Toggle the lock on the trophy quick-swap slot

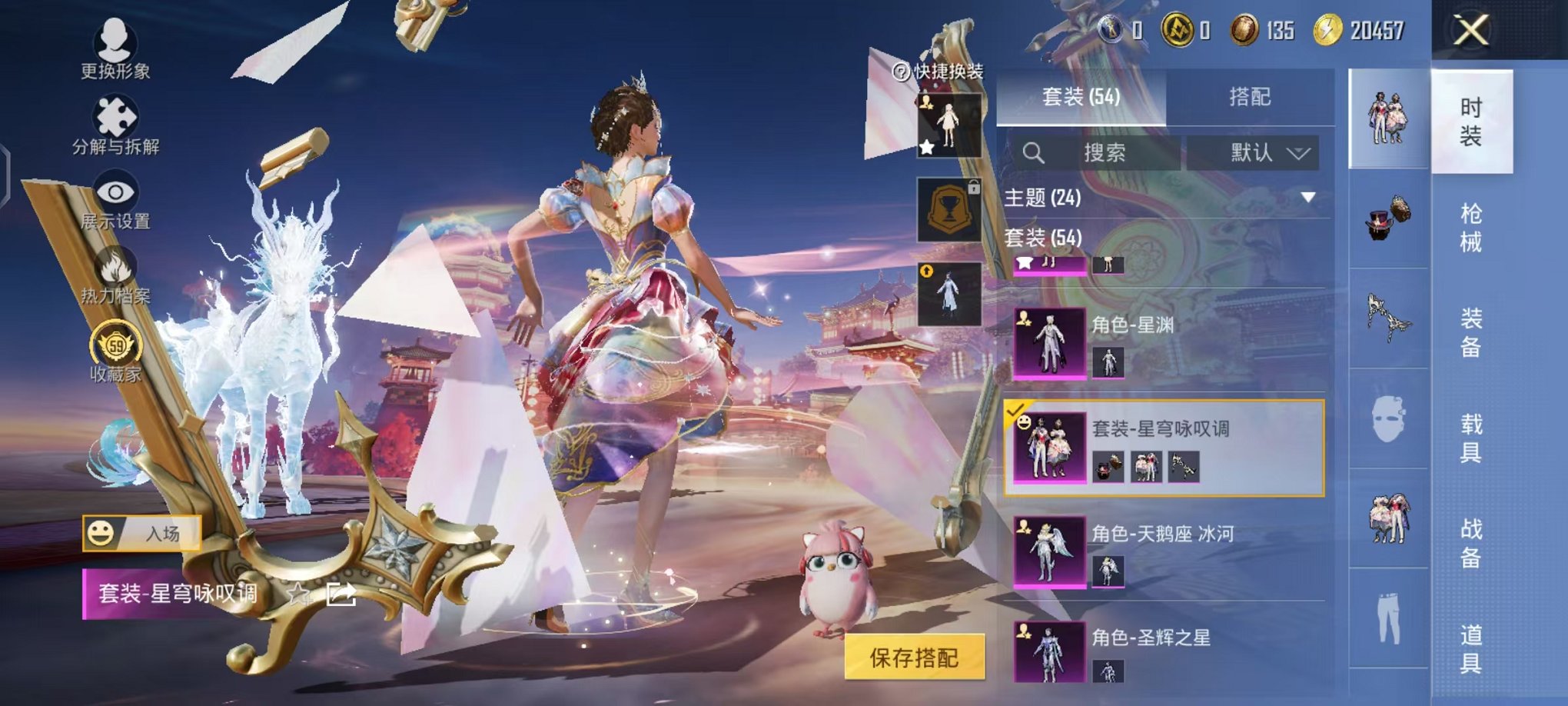(973, 187)
